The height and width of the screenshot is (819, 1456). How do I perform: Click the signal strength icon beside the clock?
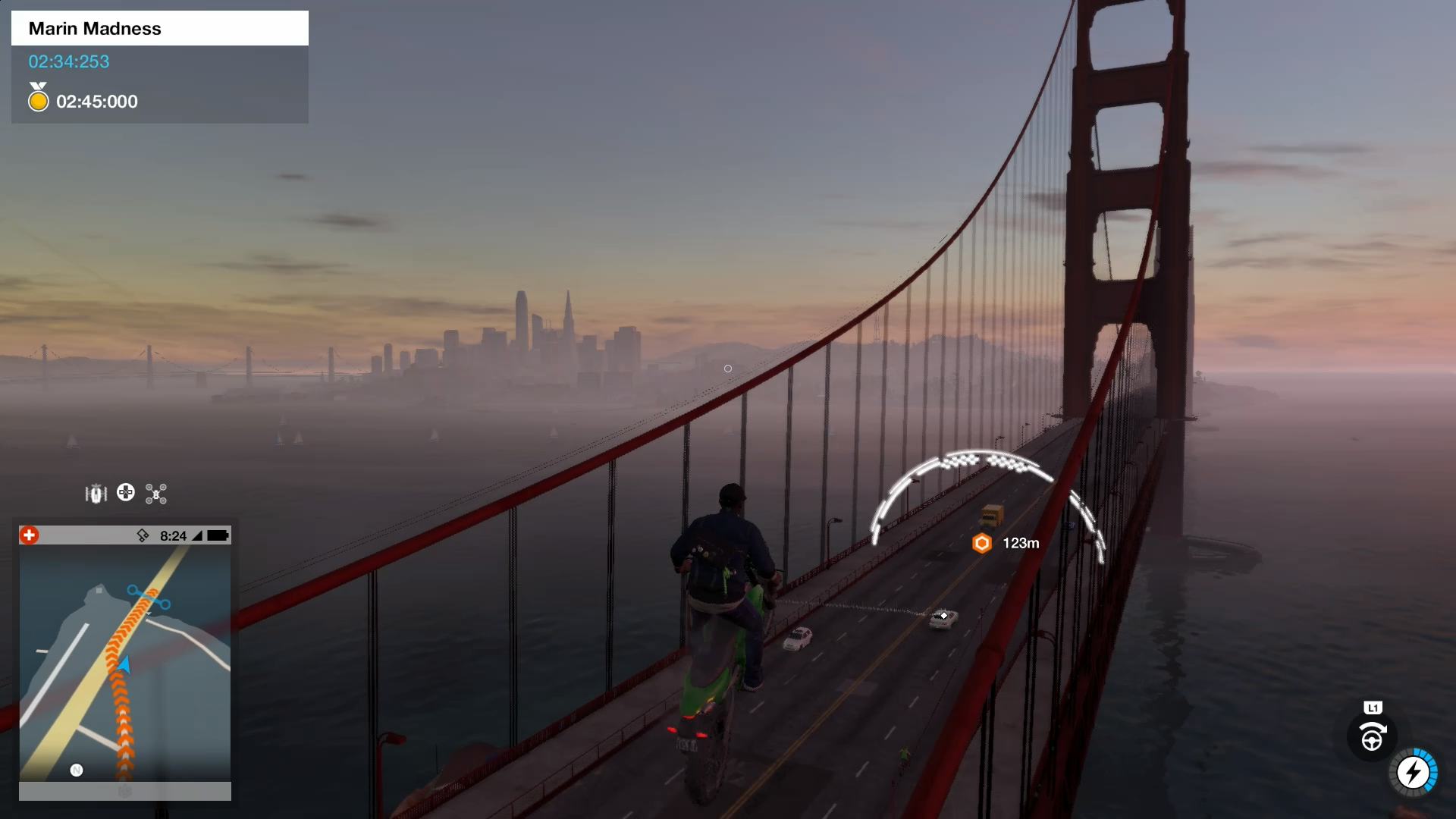click(x=199, y=536)
